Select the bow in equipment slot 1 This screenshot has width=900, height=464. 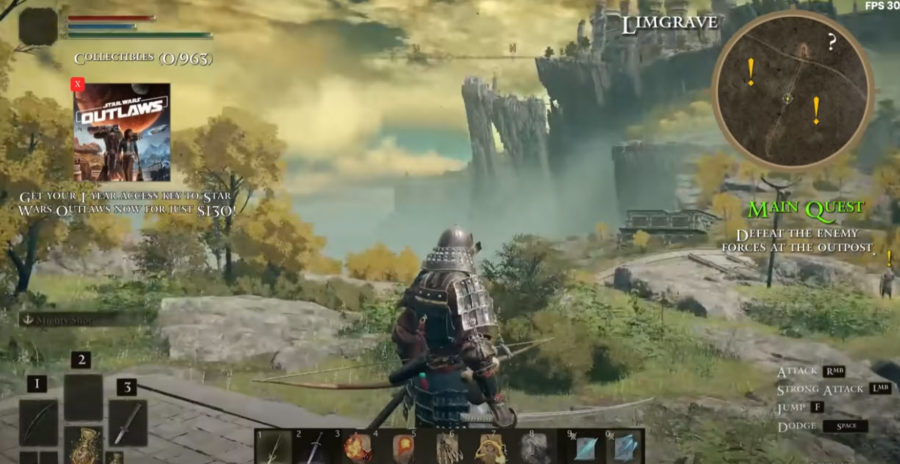pyautogui.click(x=38, y=421)
